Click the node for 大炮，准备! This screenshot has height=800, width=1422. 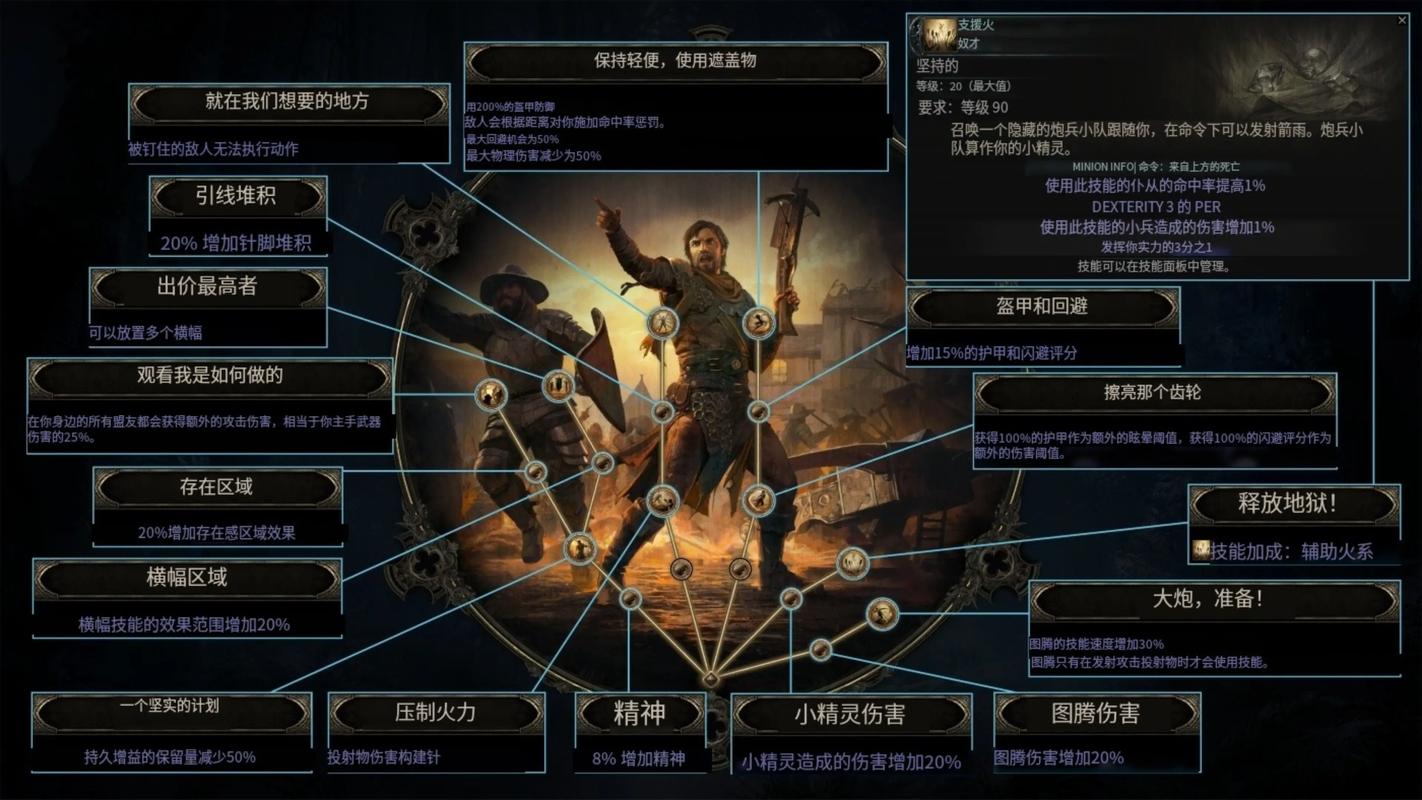click(x=881, y=615)
